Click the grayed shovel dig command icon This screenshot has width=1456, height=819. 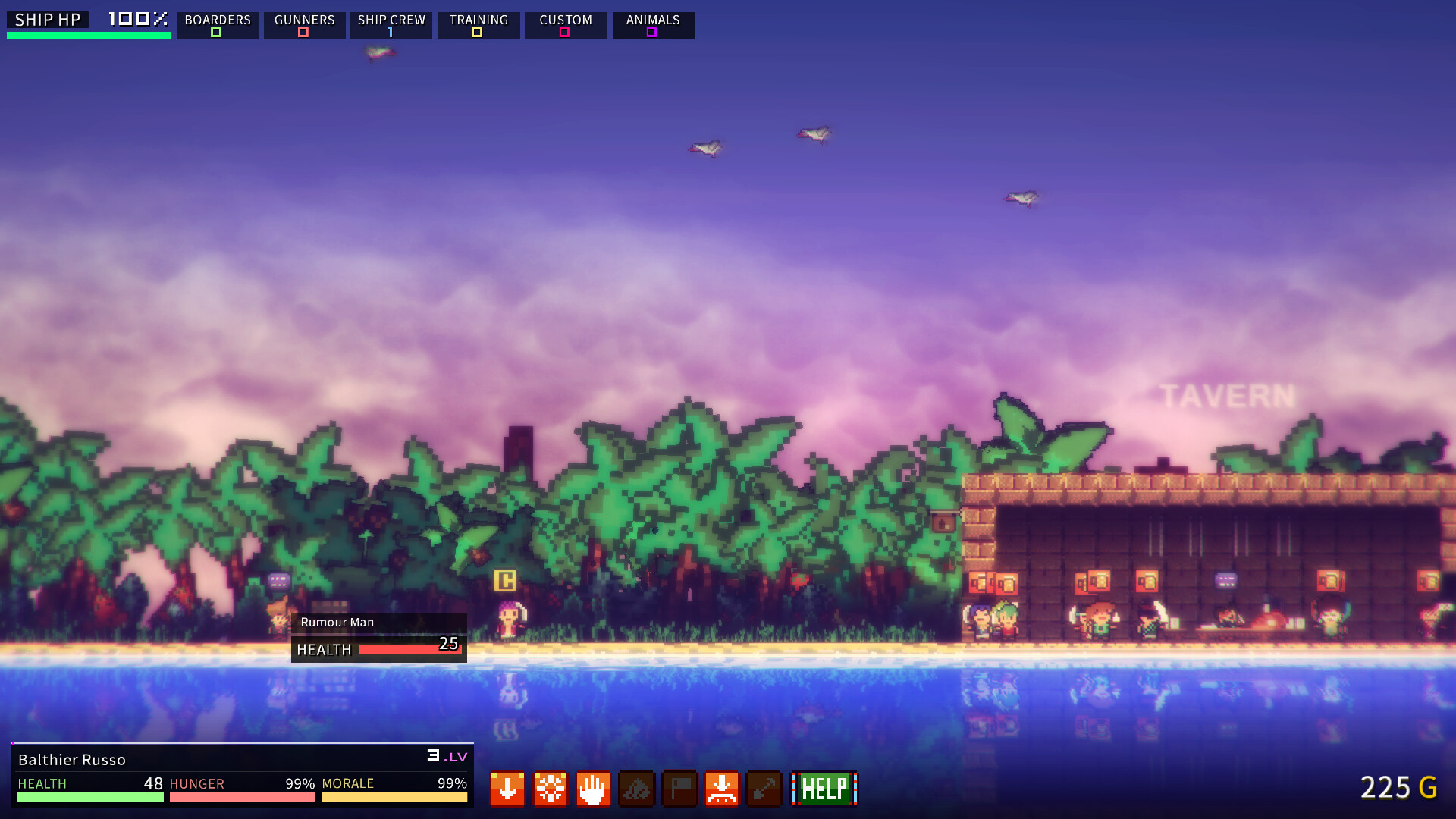[764, 789]
